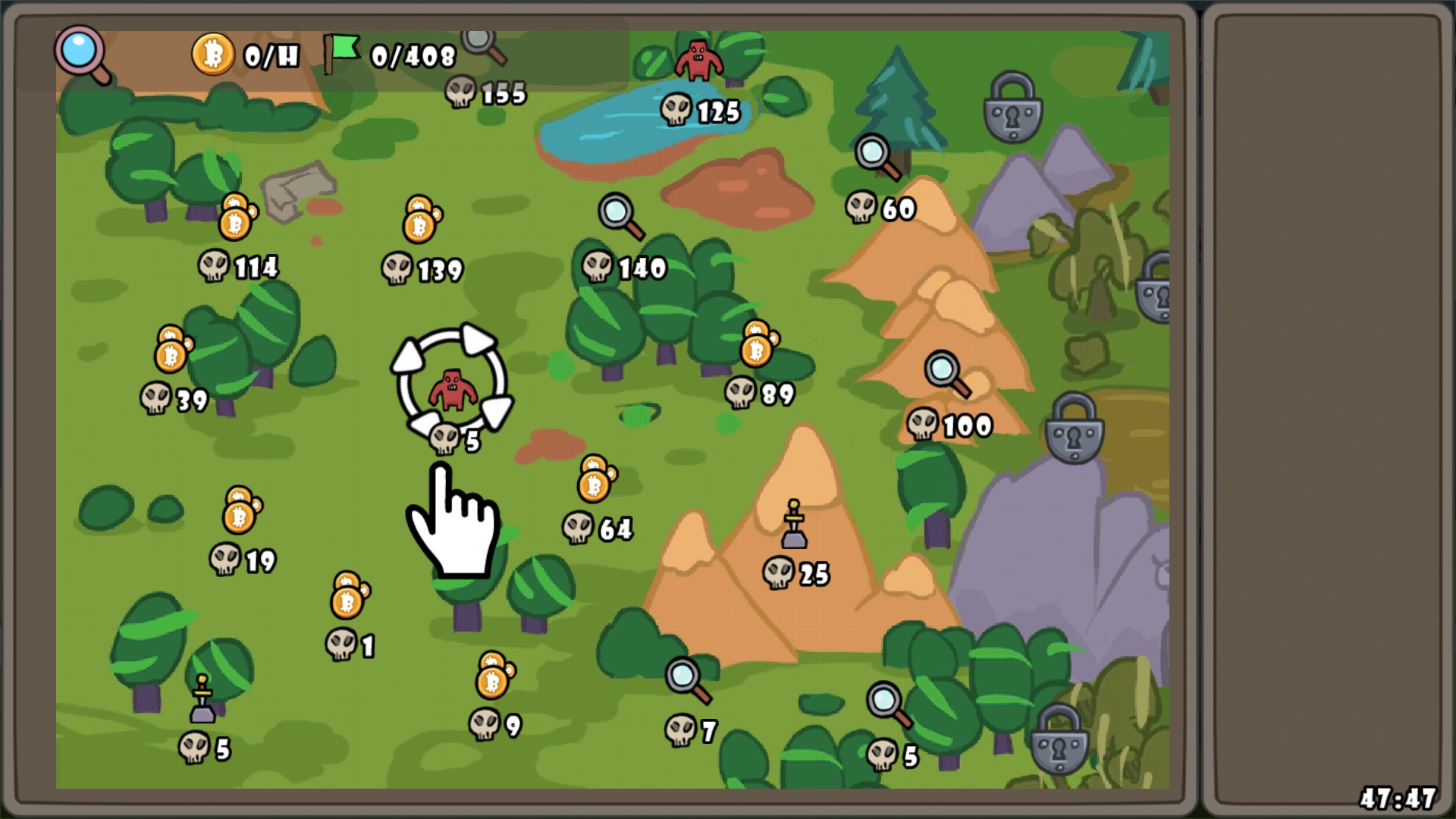This screenshot has height=819, width=1456.
Task: Select the coin node with skull 64
Action: [596, 479]
